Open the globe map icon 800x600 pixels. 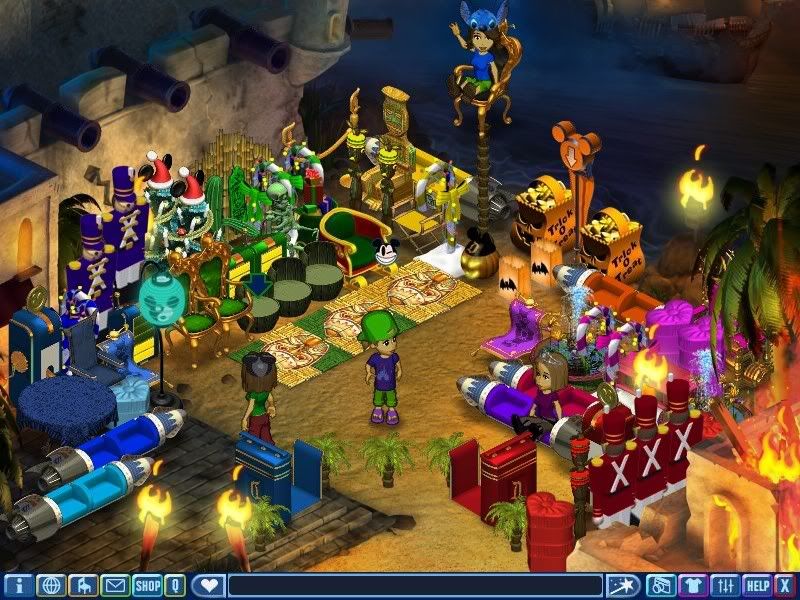coord(51,585)
